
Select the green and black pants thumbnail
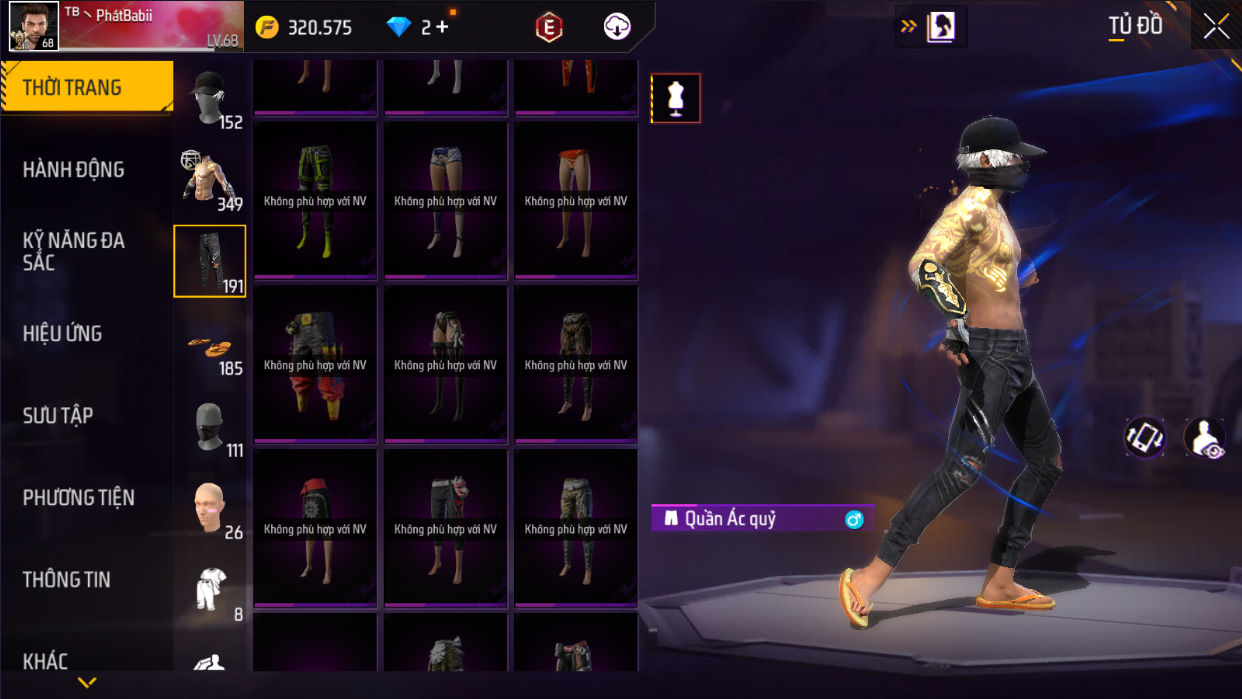[x=315, y=198]
